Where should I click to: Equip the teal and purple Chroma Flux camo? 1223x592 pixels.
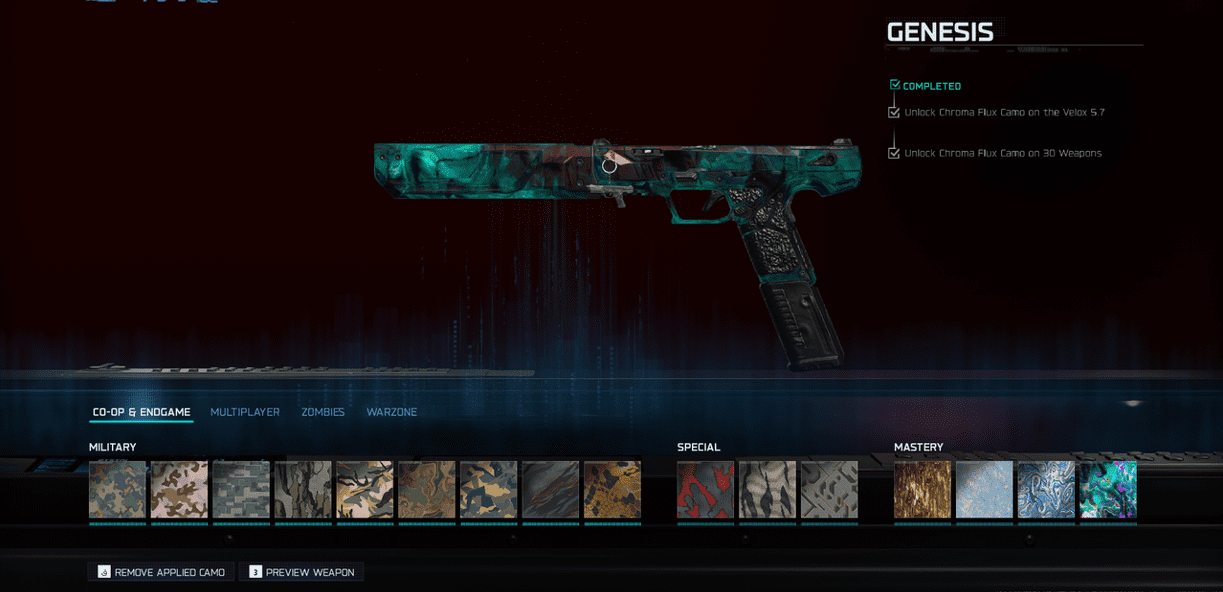(1108, 489)
